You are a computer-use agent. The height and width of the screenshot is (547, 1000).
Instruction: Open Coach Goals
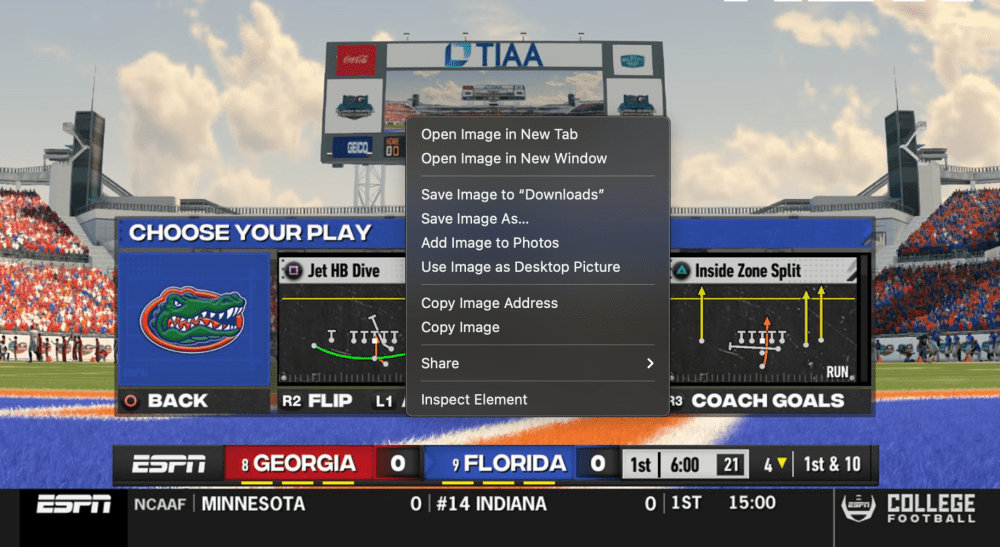[x=766, y=401]
